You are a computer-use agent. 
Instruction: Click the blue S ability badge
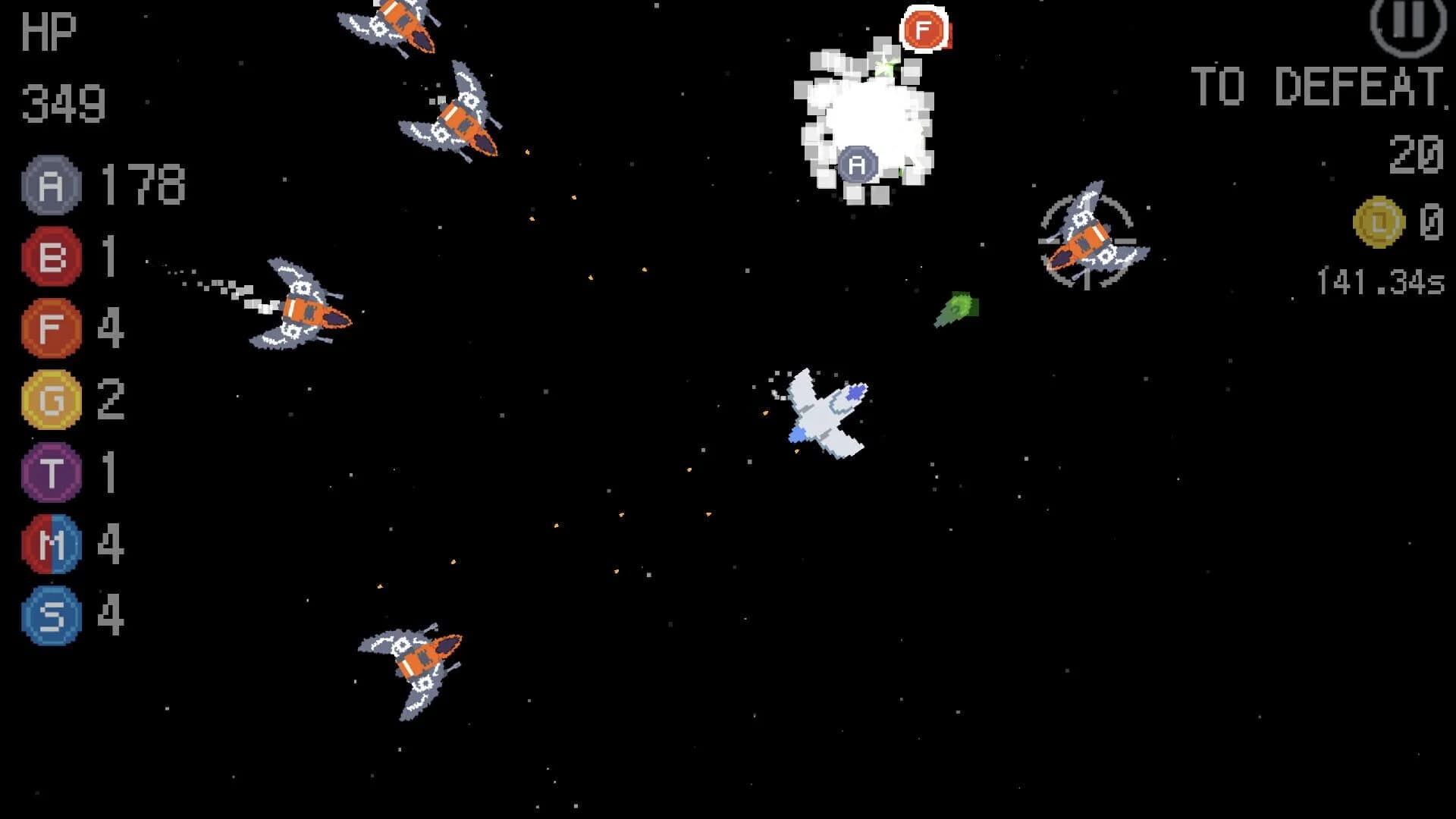tap(50, 614)
